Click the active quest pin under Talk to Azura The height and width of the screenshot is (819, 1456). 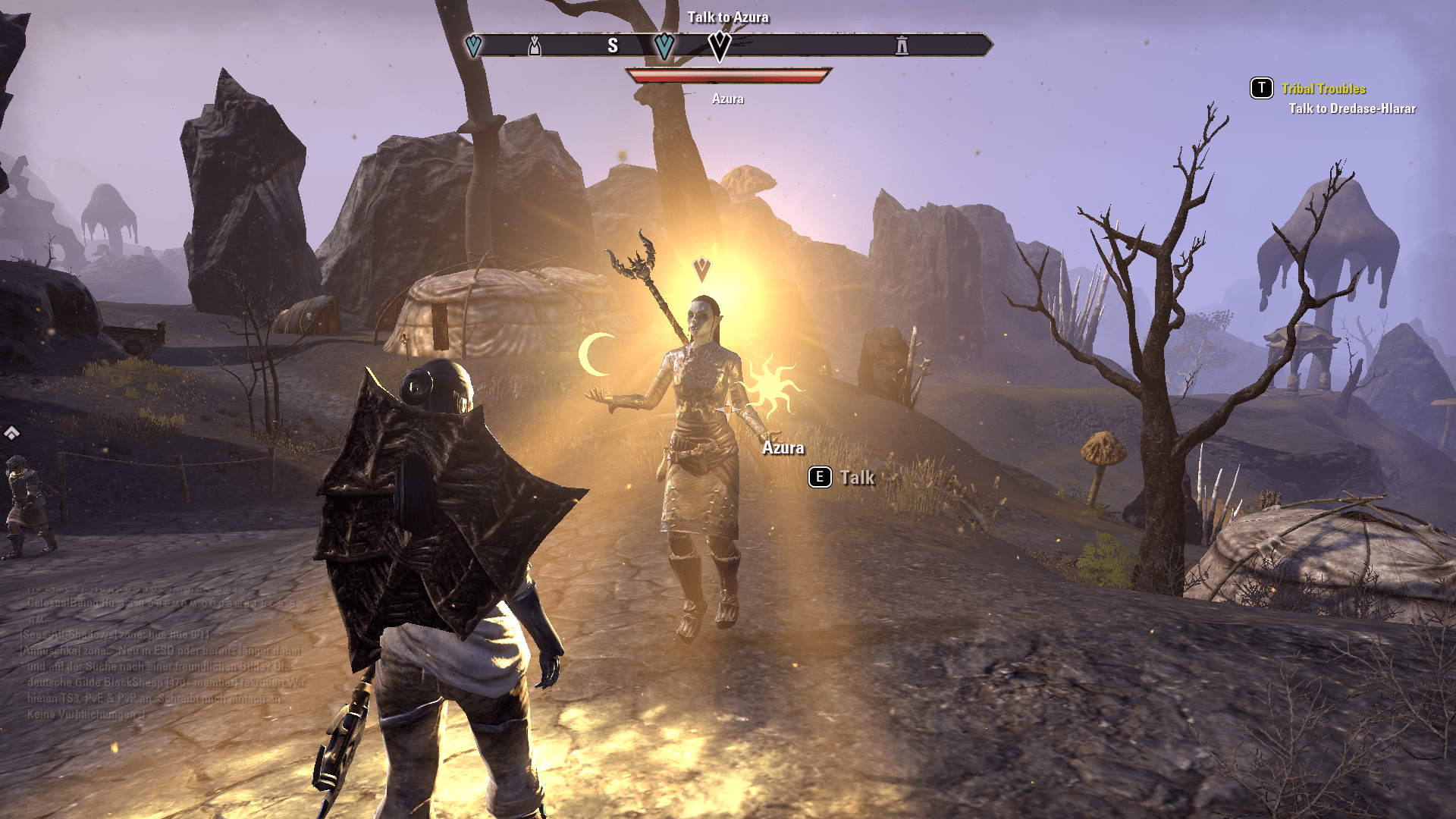tap(719, 46)
